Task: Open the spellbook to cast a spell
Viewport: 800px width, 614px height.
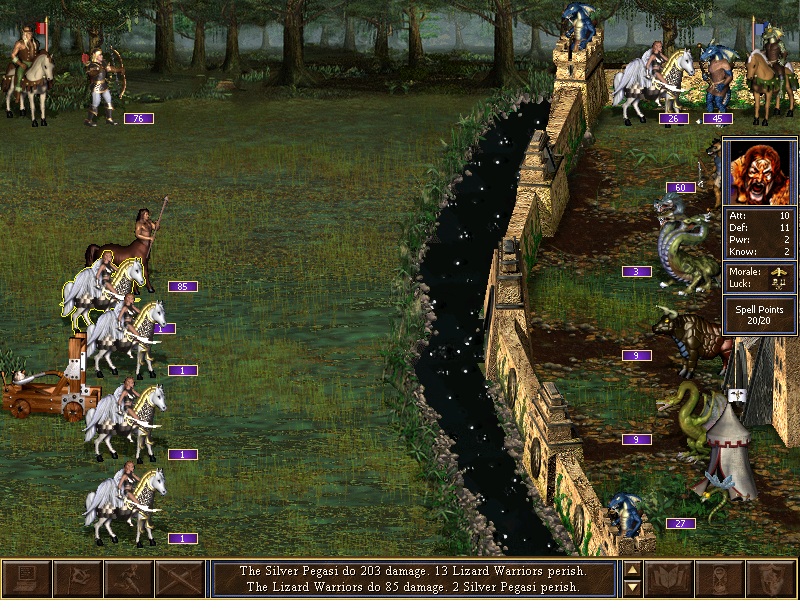Action: (x=670, y=580)
